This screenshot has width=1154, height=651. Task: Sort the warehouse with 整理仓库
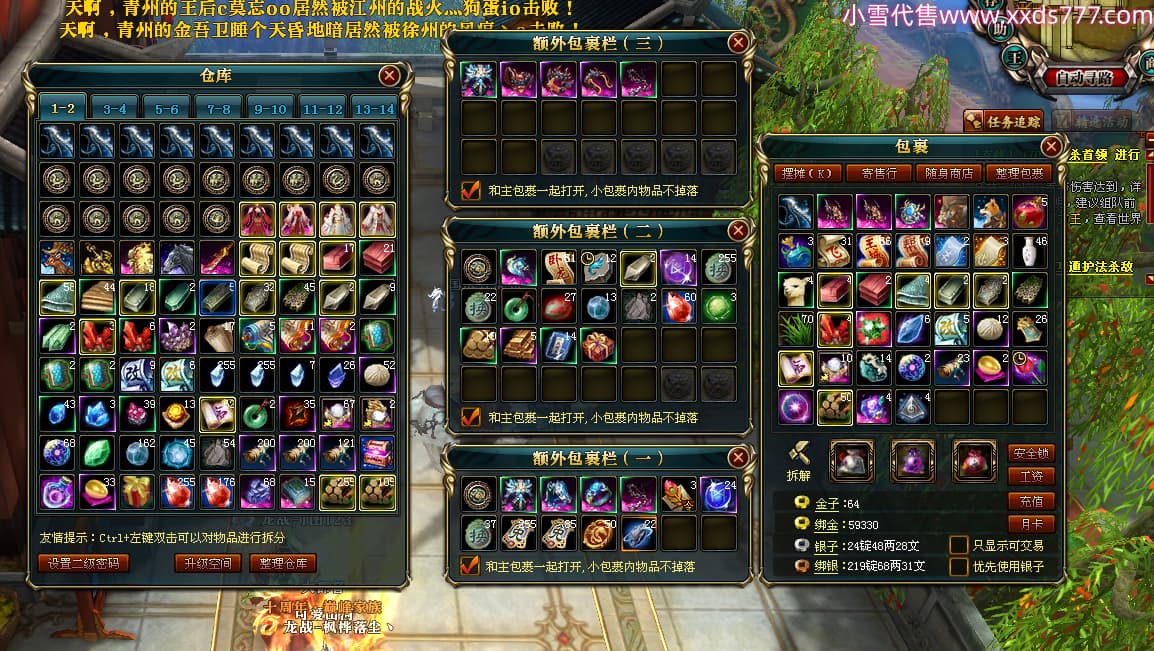(x=283, y=563)
